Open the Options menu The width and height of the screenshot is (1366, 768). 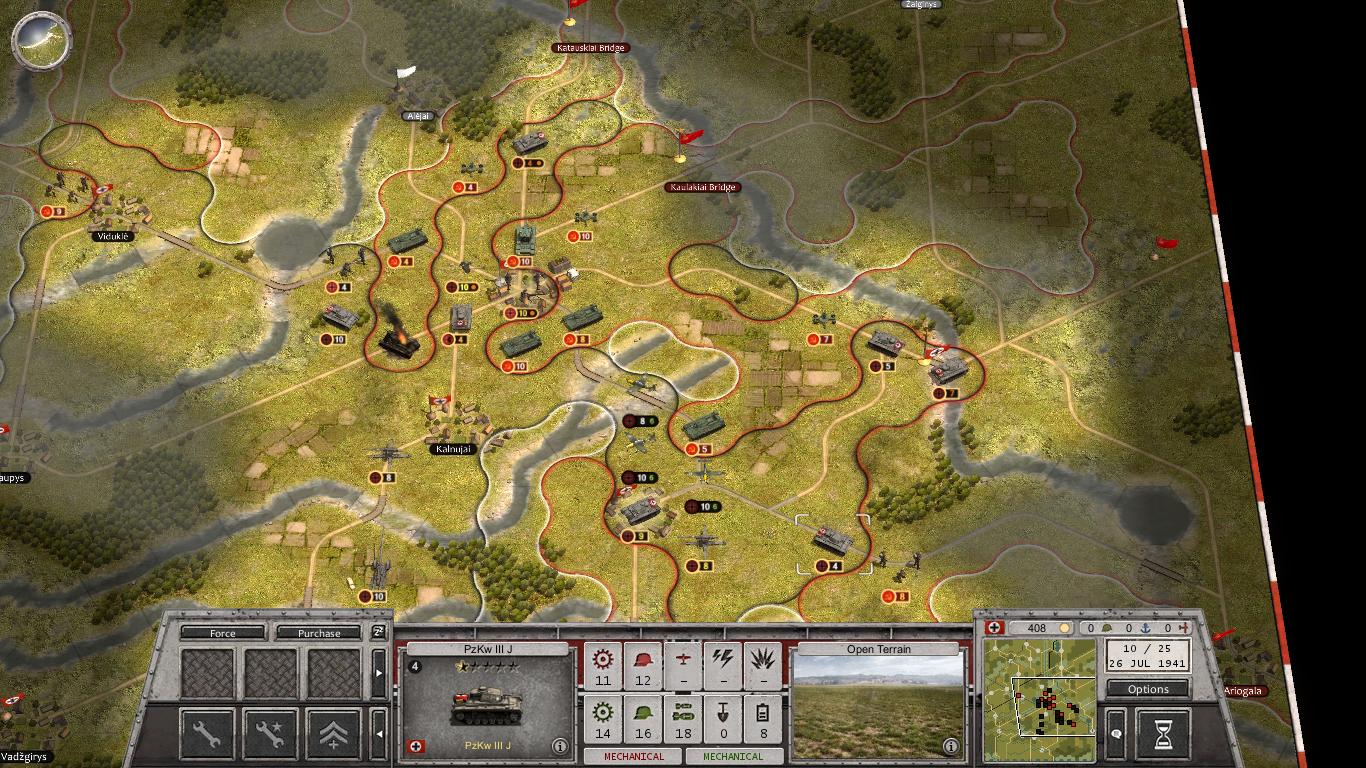pos(1148,689)
